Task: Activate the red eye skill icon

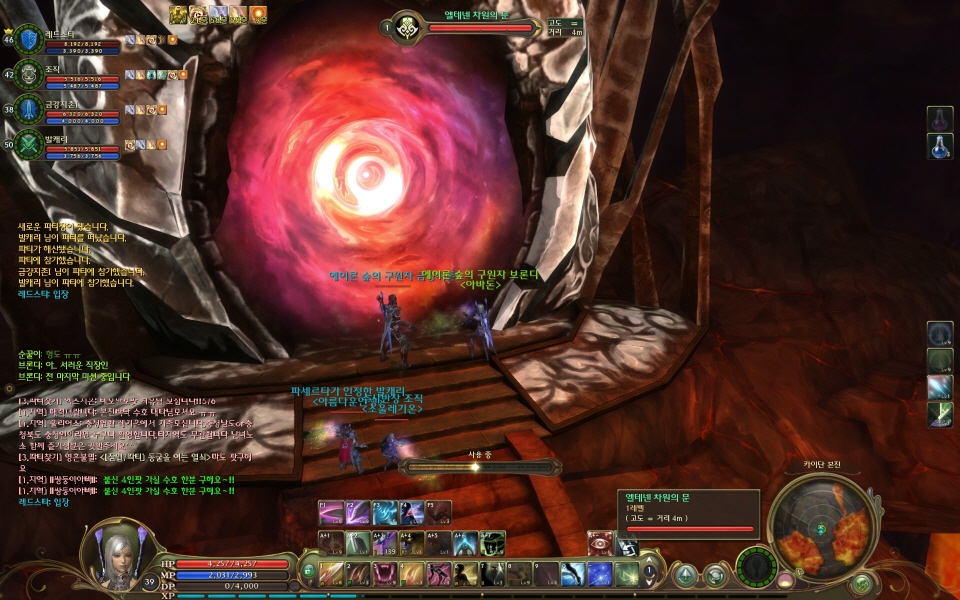Action: coord(602,542)
